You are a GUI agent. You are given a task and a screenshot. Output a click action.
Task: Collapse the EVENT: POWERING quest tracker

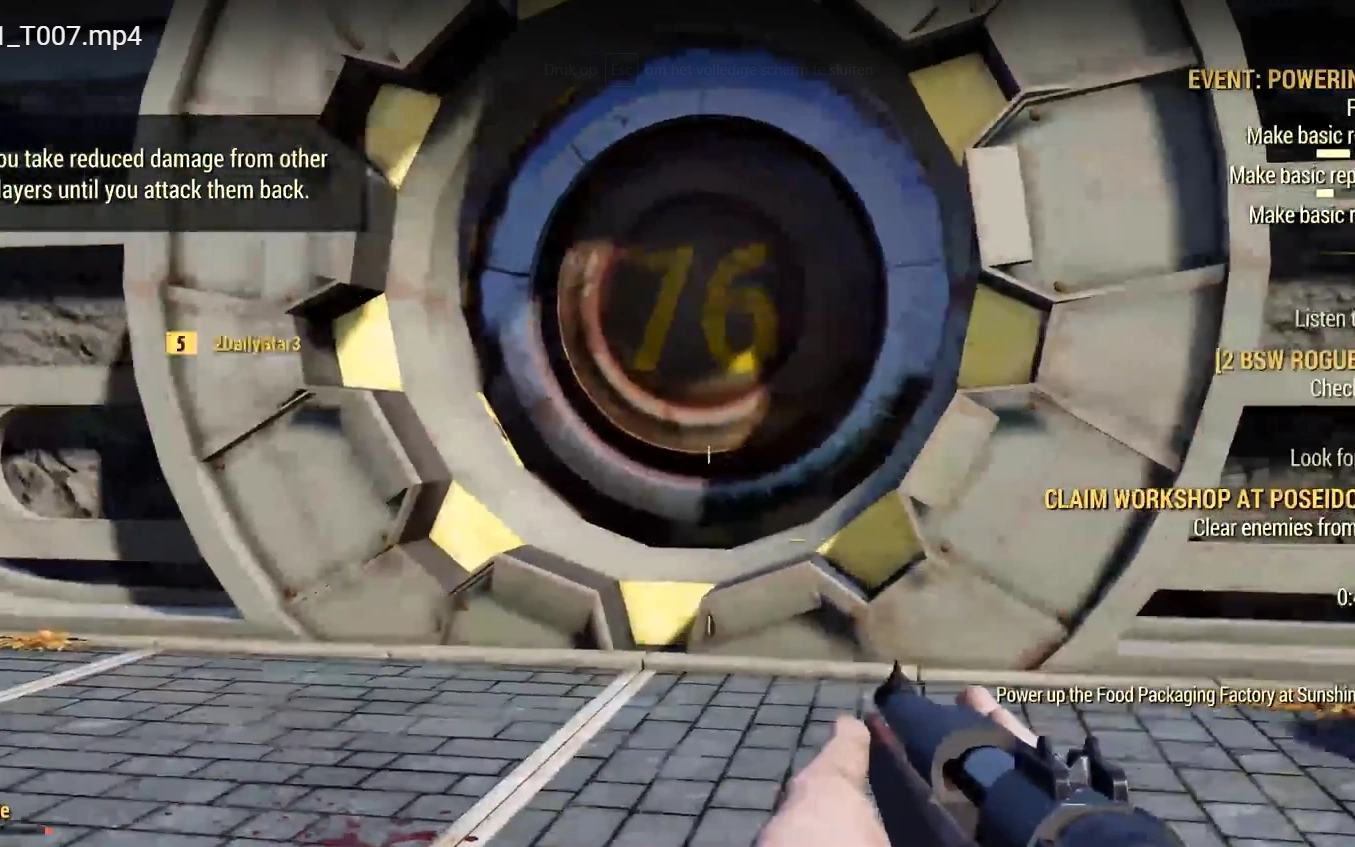pos(1265,80)
